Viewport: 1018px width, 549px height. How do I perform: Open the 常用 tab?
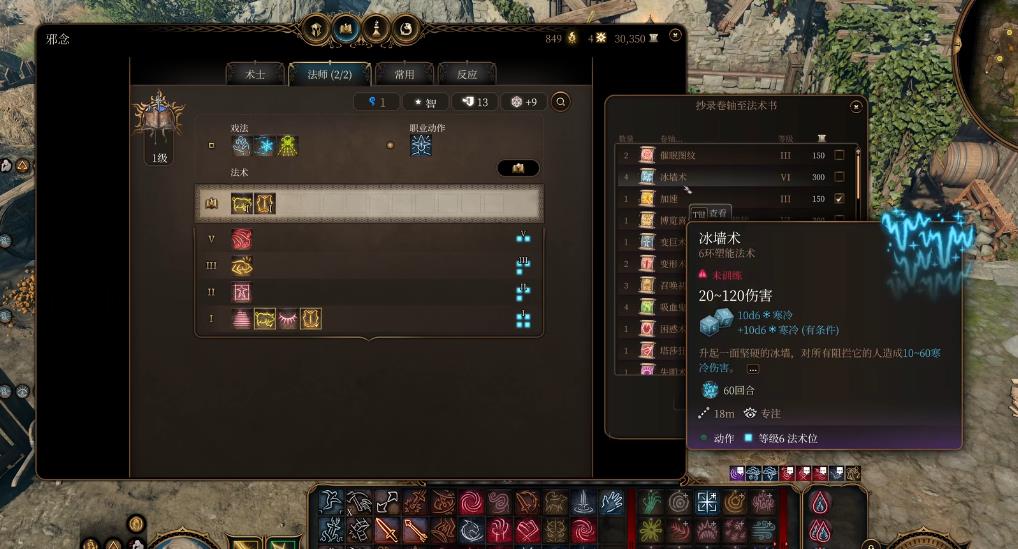[404, 74]
